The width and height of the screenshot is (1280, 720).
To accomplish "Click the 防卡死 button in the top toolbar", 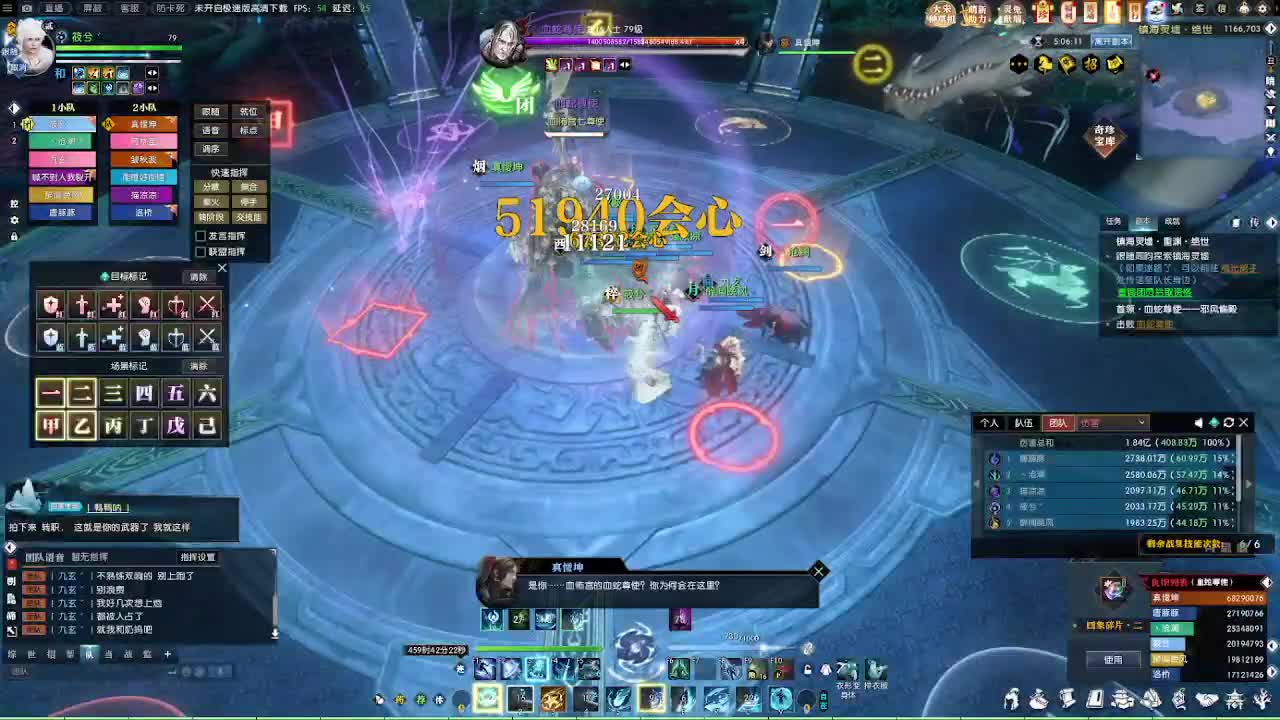I will [171, 9].
